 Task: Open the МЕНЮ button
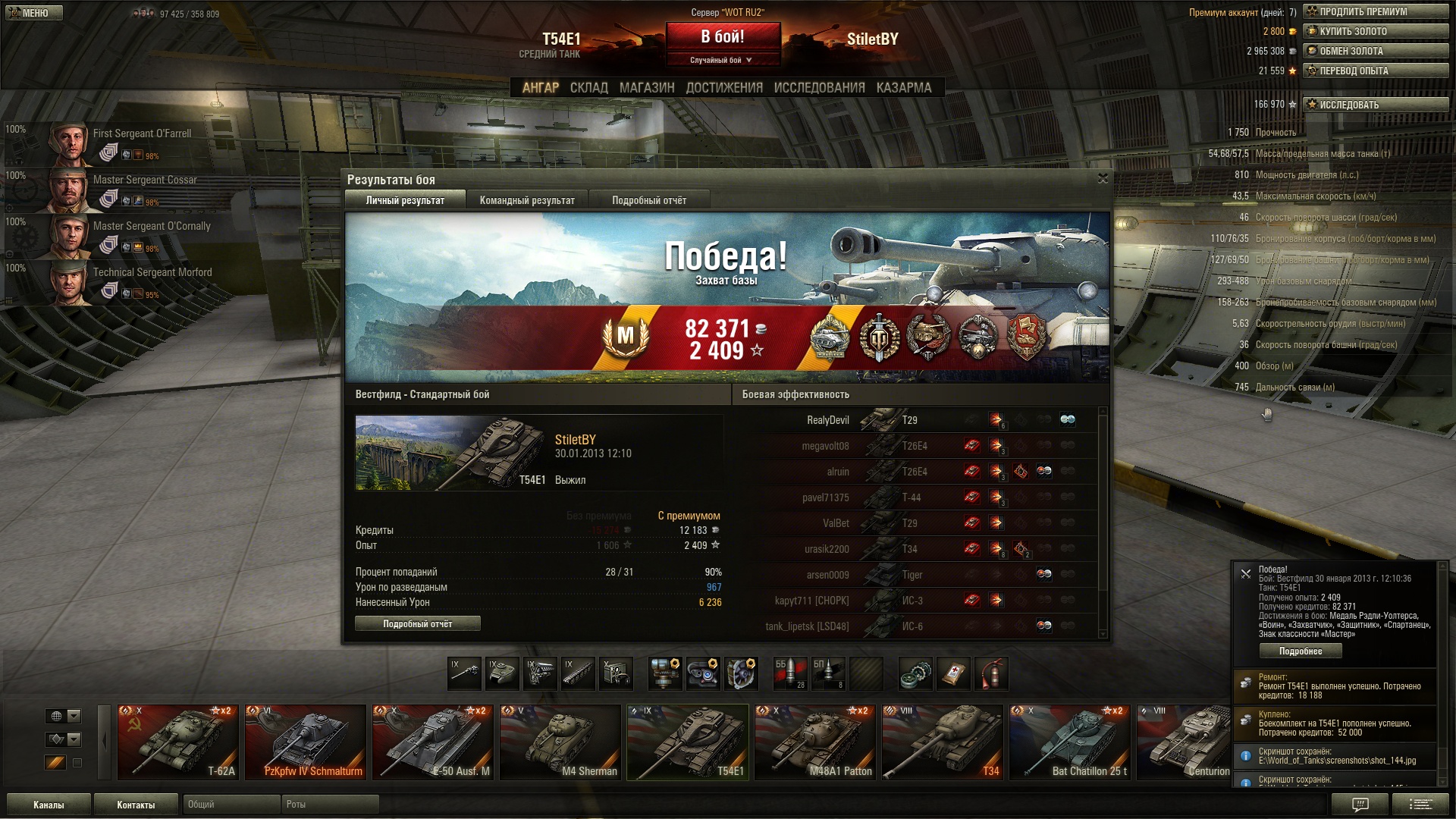click(33, 13)
